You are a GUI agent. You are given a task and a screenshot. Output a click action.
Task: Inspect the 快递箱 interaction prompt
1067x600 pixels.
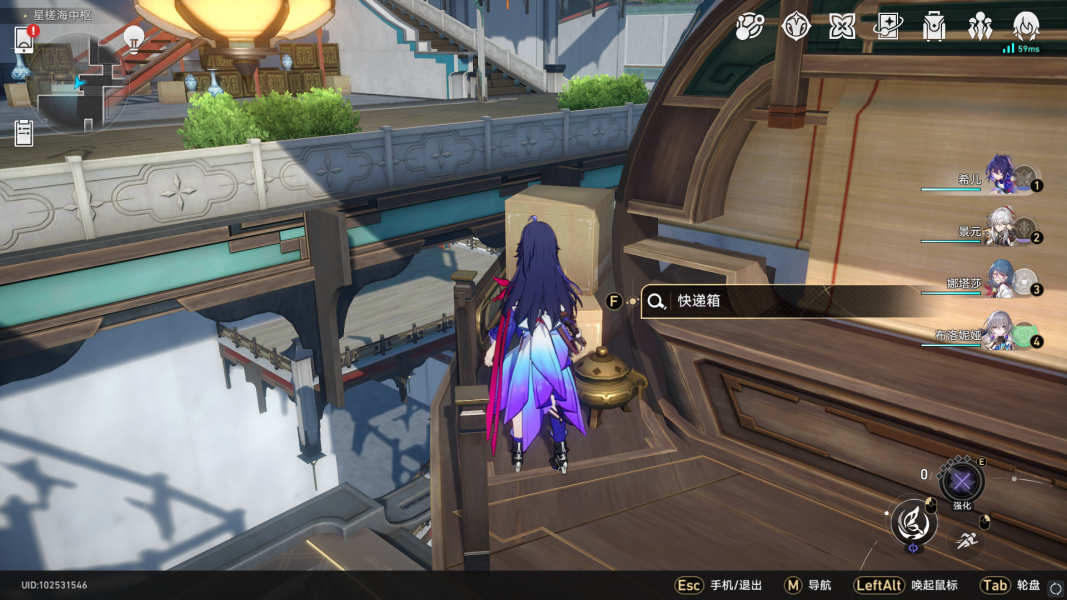[x=780, y=301]
